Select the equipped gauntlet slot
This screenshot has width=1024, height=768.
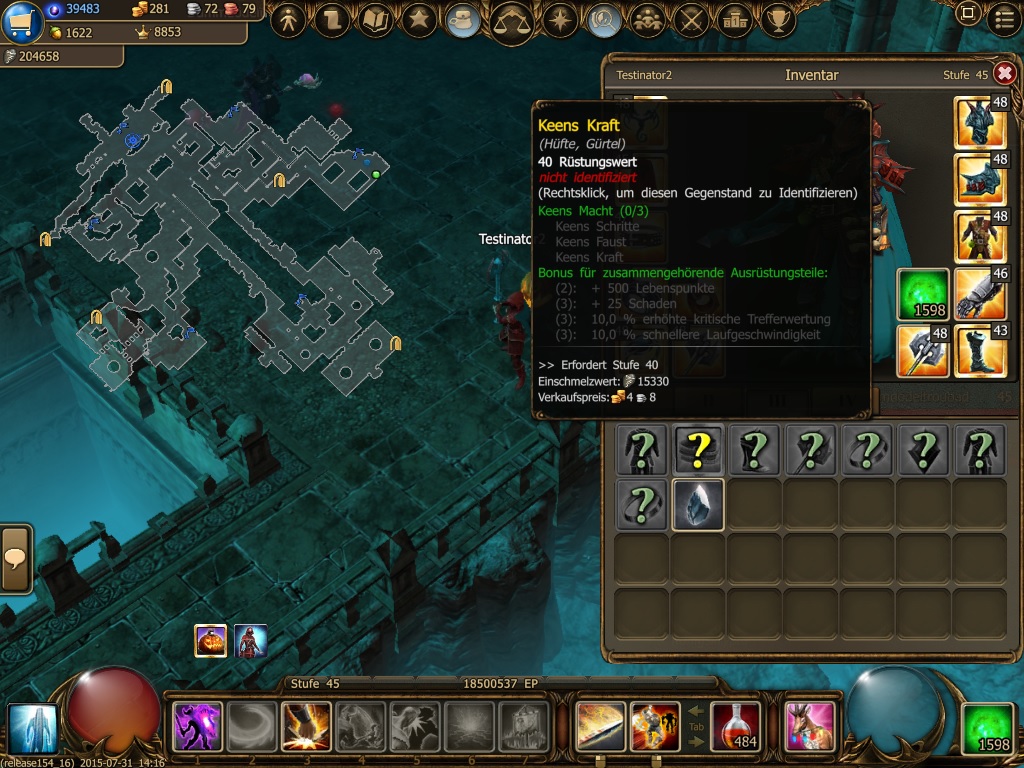(x=979, y=294)
